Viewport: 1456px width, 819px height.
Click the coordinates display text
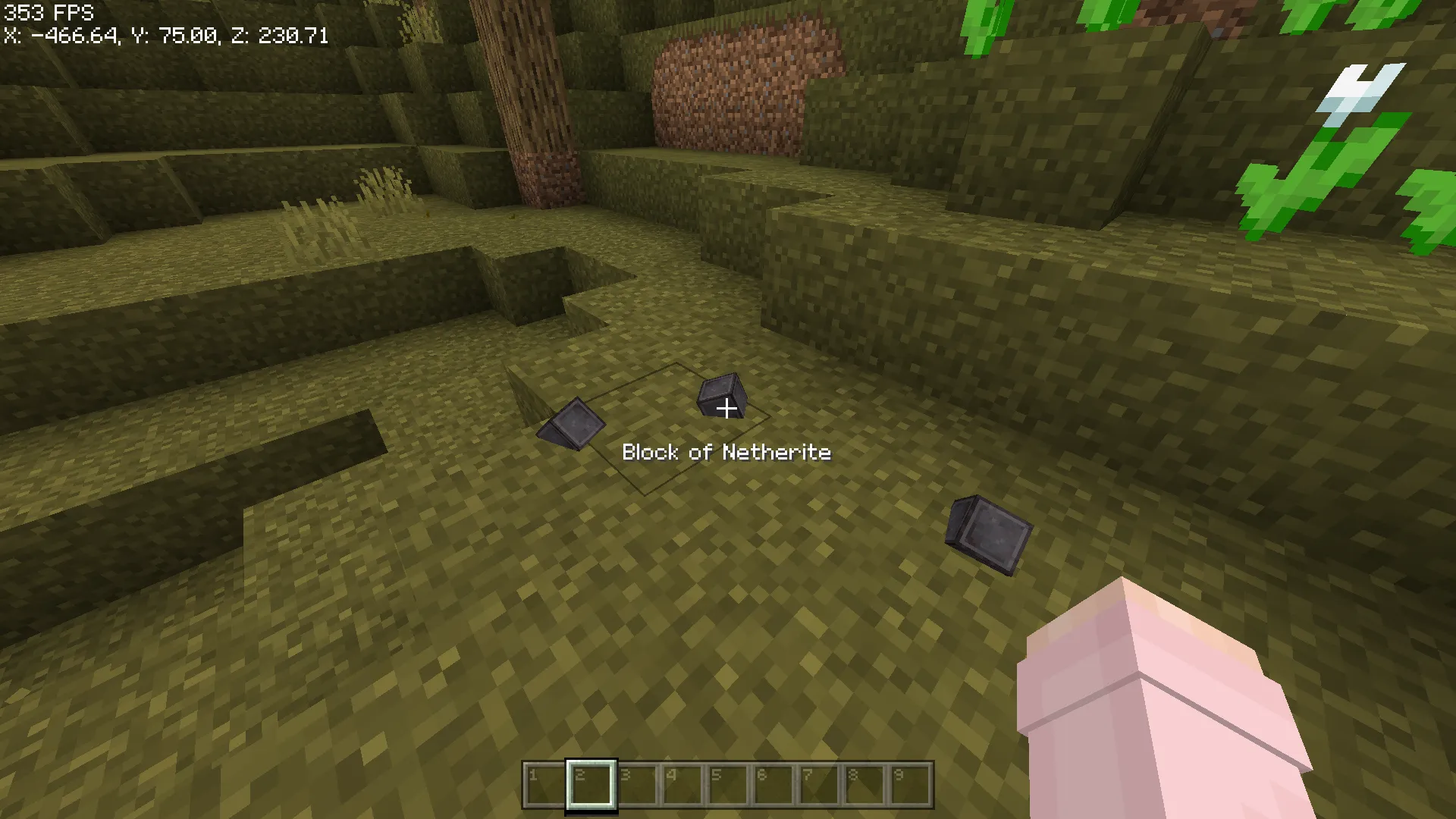click(165, 34)
